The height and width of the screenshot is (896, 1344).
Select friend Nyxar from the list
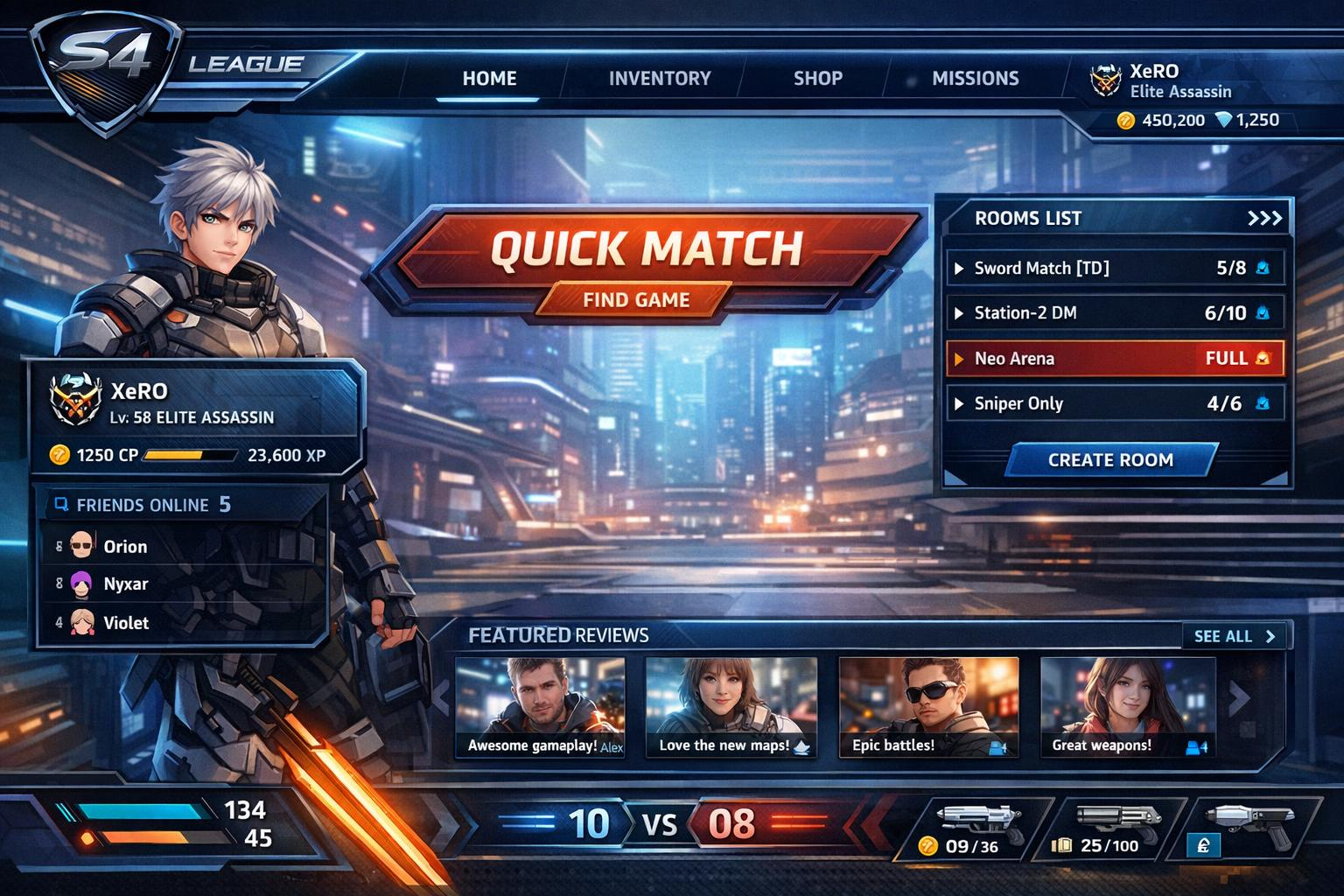[x=125, y=584]
